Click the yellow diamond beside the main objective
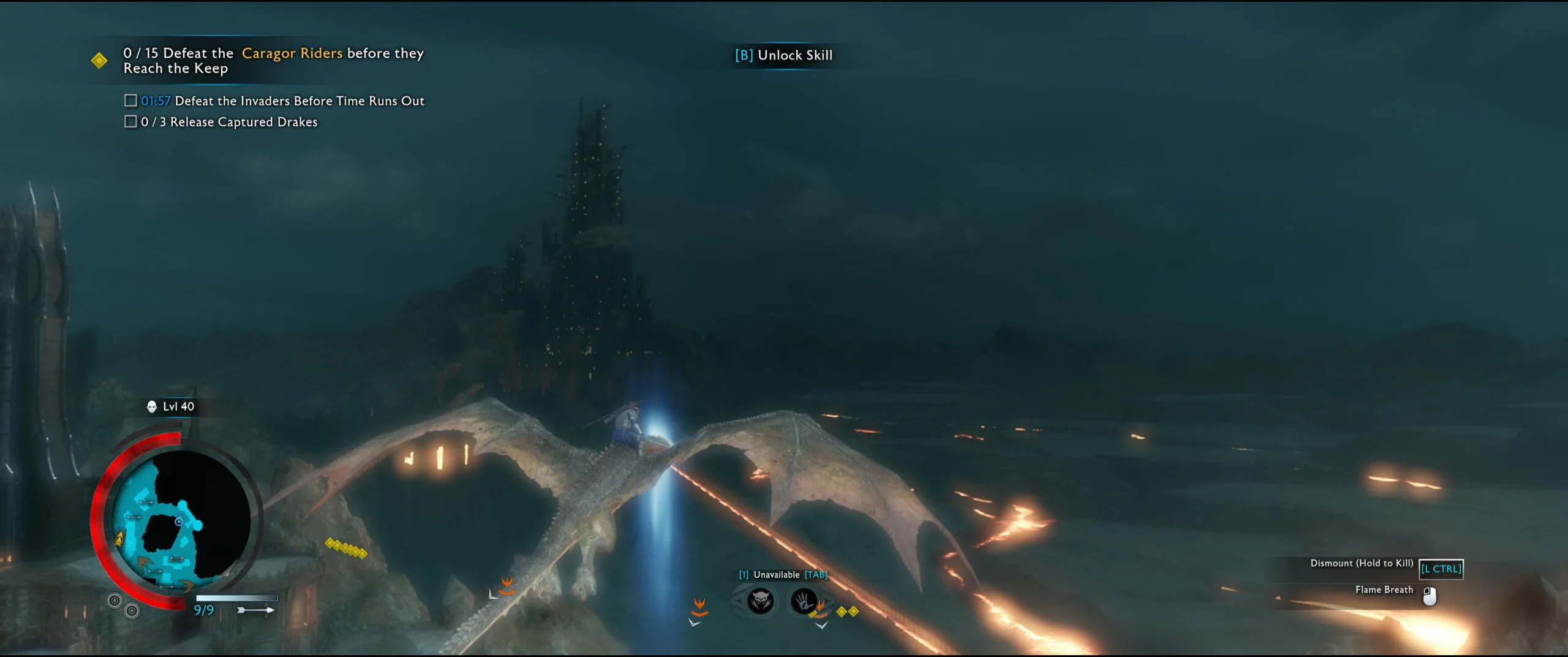 click(x=99, y=61)
